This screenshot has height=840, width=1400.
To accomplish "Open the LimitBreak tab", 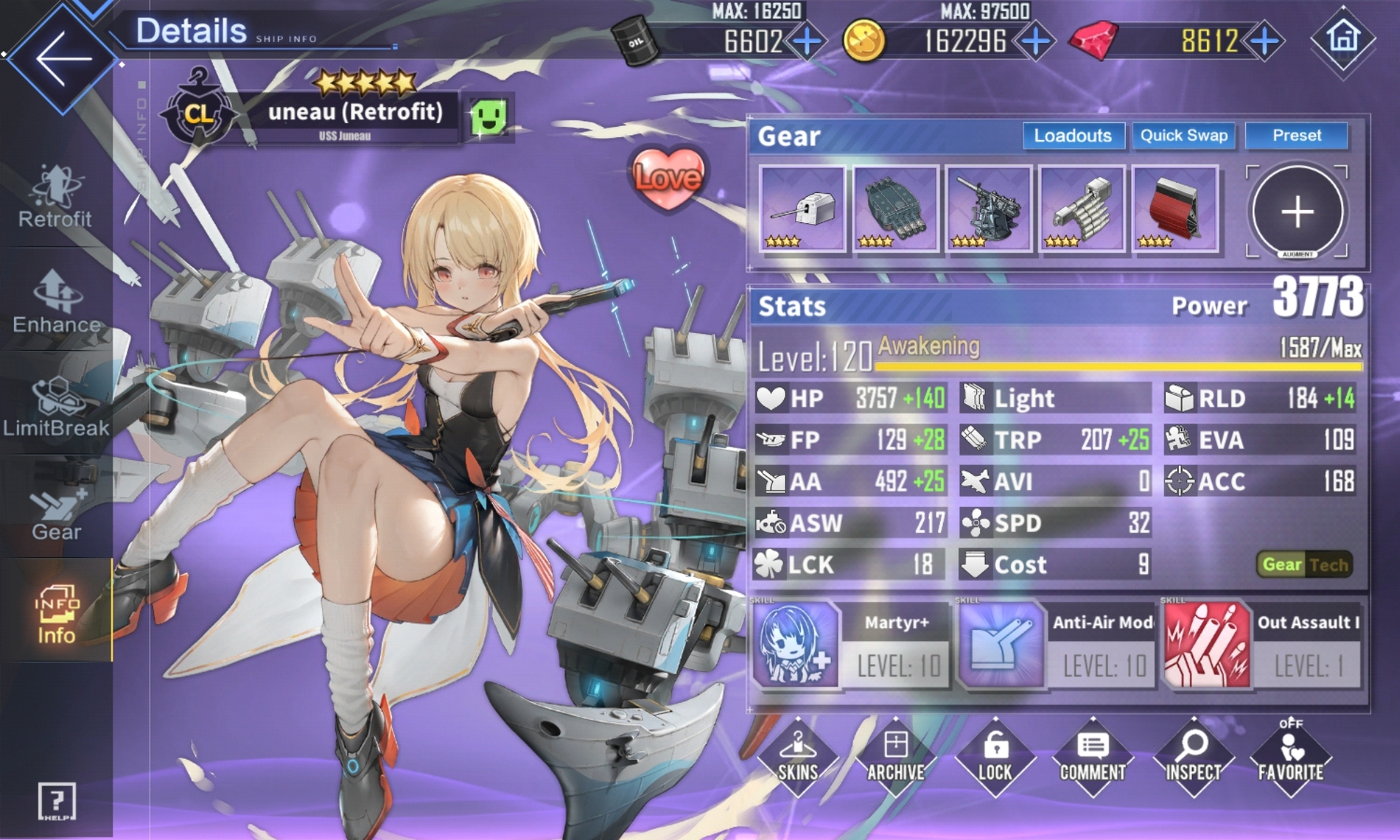I will coord(56,407).
